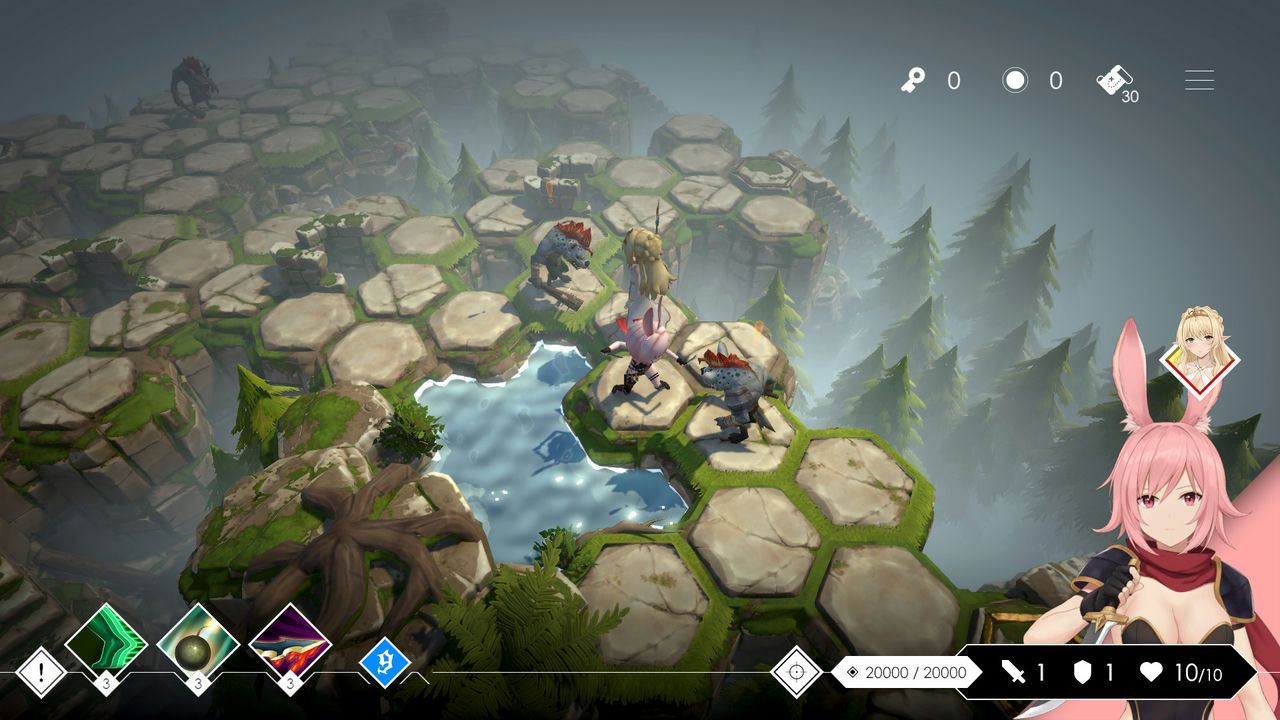Click the blue rune diamond icon
The image size is (1280, 720).
(x=385, y=662)
